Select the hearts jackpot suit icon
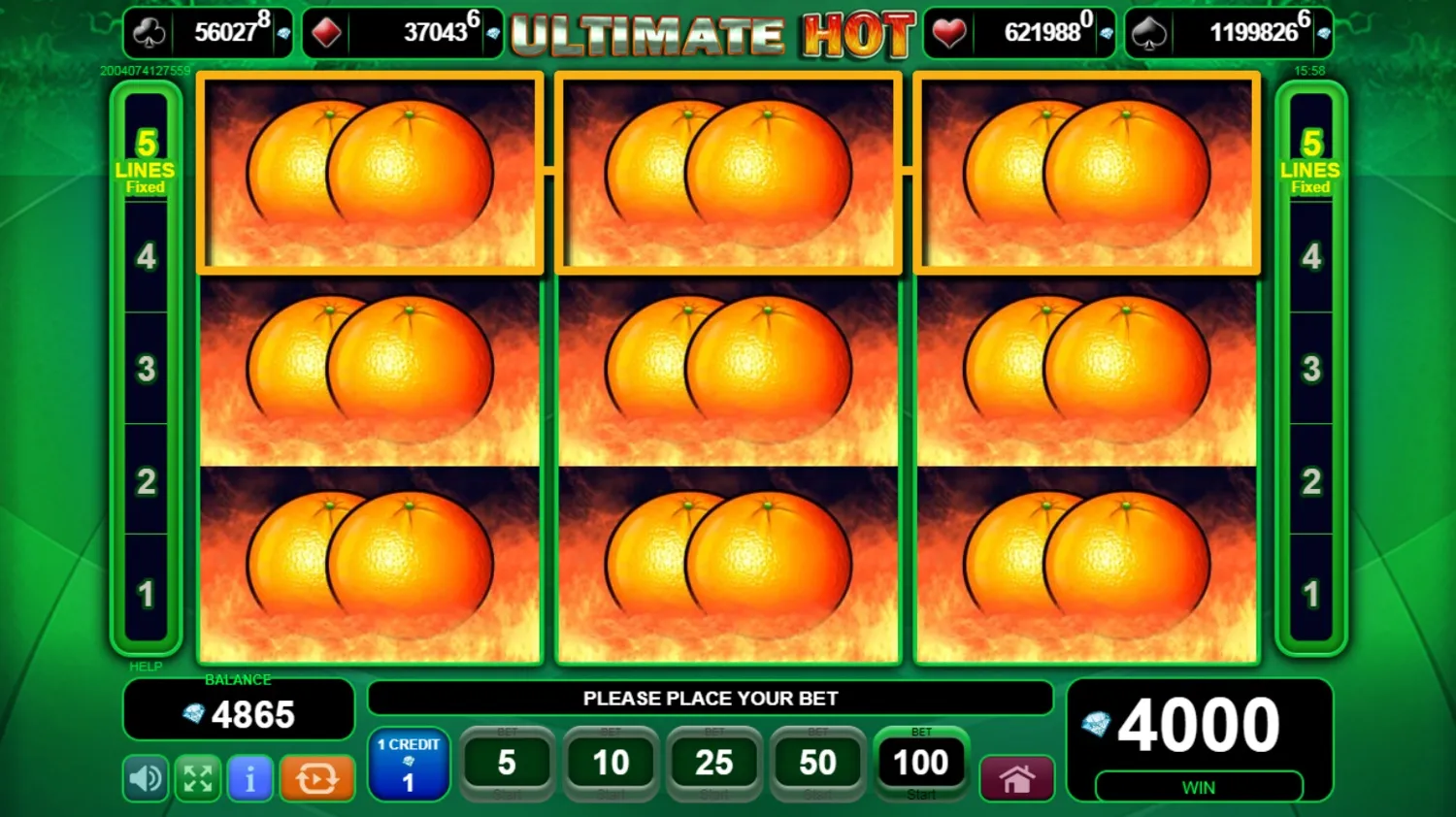 pos(949,30)
